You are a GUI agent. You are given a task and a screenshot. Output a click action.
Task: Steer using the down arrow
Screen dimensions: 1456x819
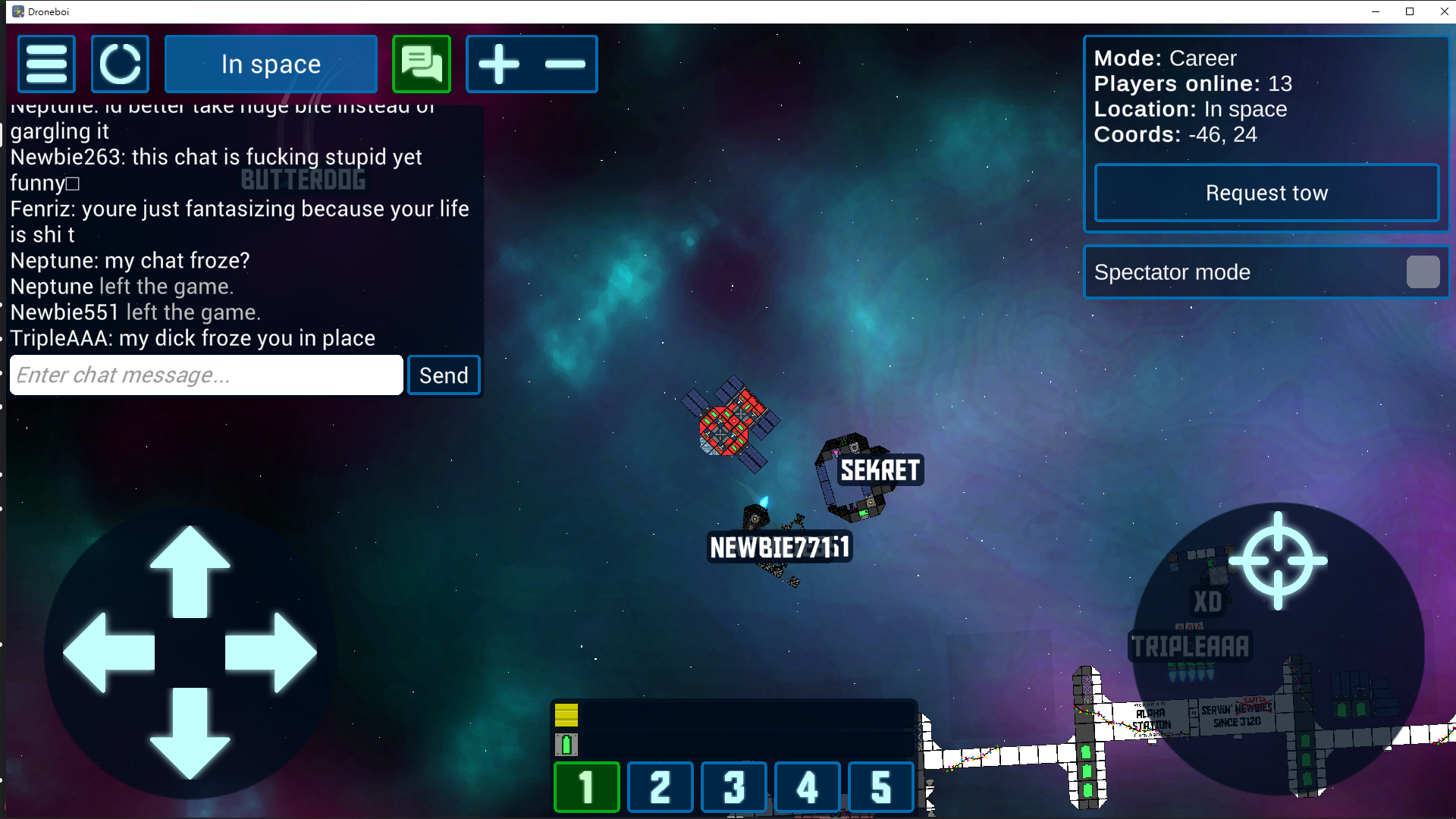(x=190, y=734)
